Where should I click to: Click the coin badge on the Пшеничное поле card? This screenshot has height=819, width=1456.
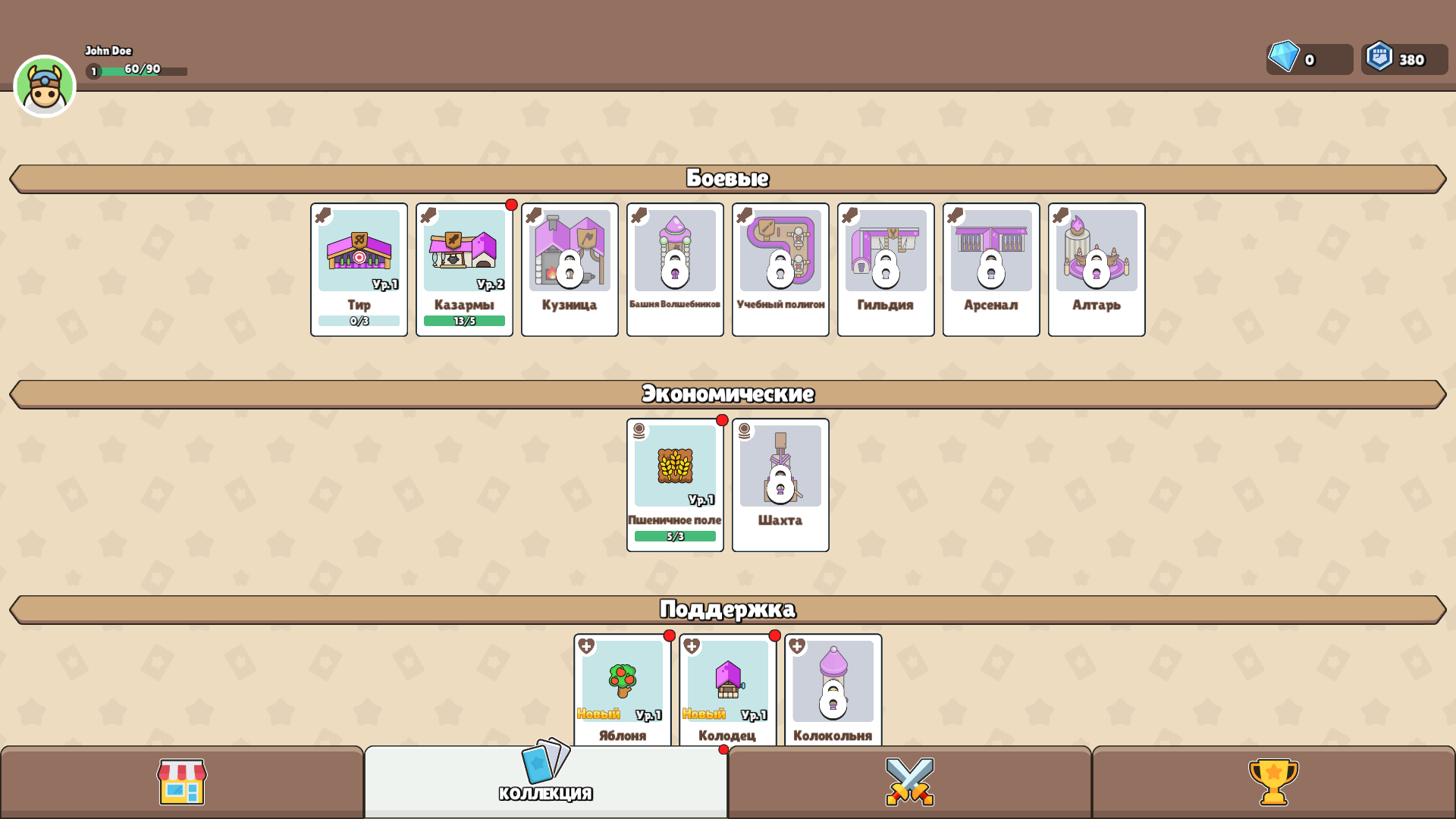(641, 432)
